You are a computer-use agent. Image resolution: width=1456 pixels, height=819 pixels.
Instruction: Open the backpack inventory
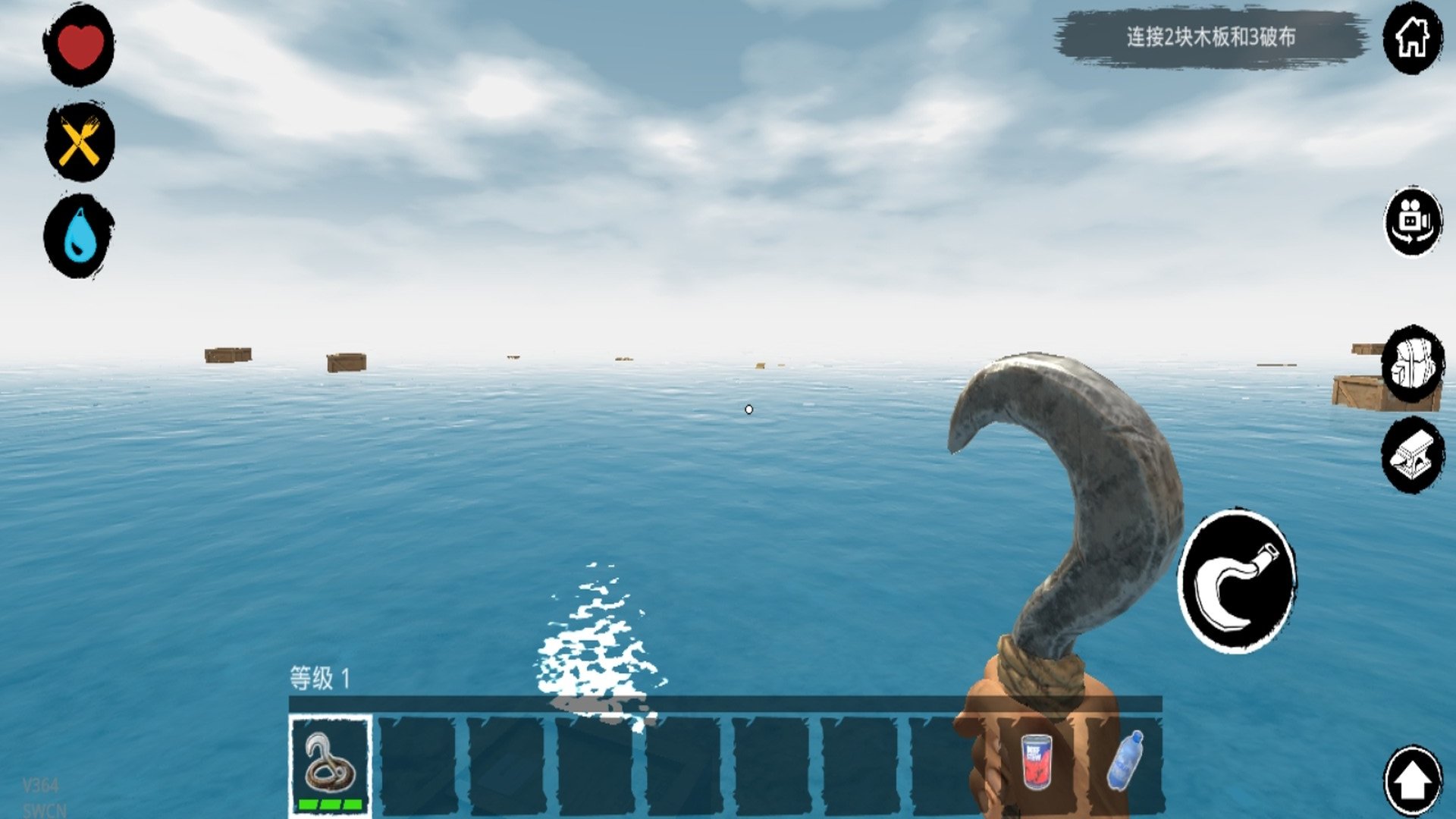1412,366
